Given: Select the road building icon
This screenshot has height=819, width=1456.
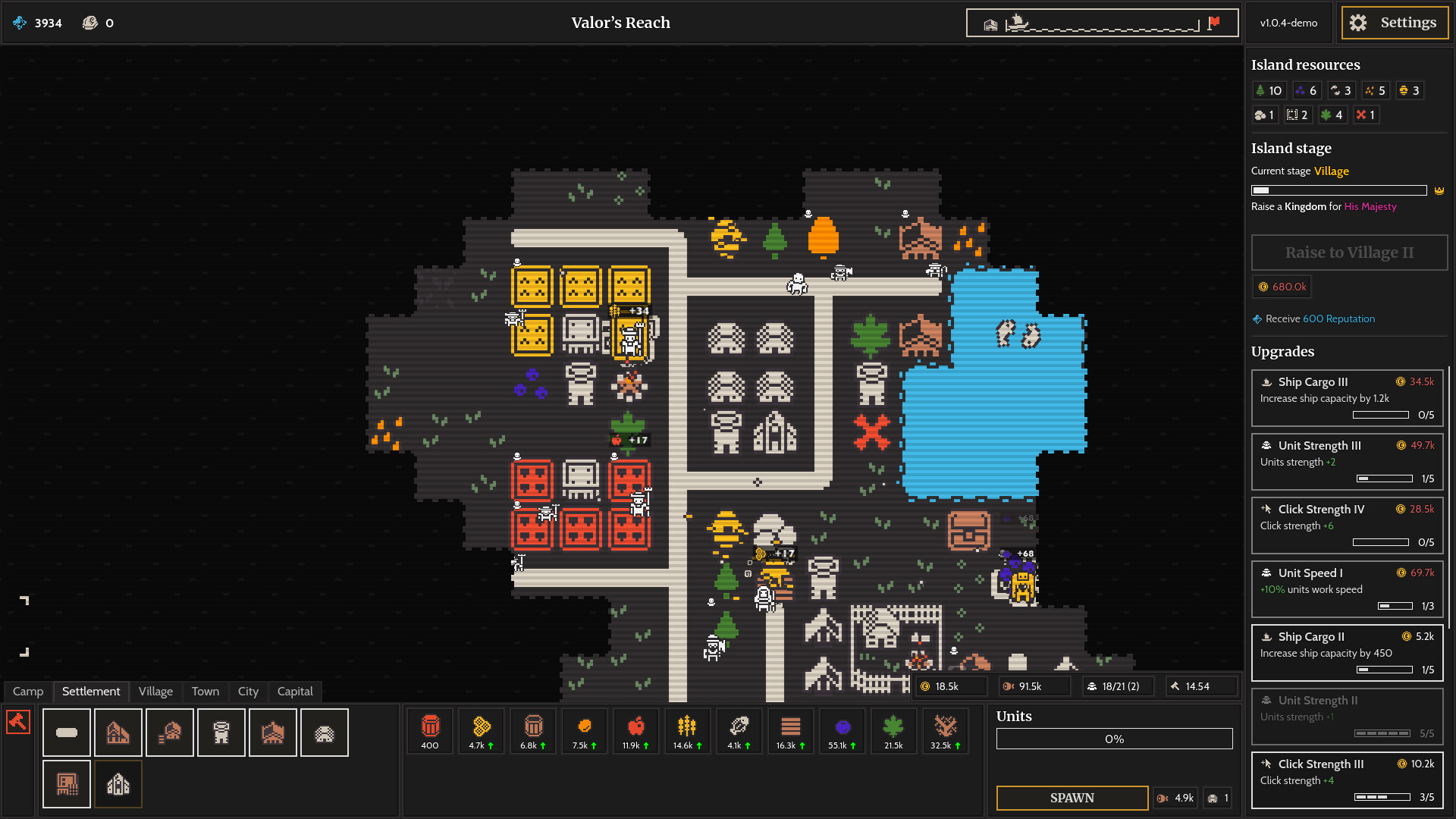Looking at the screenshot, I should (x=67, y=732).
